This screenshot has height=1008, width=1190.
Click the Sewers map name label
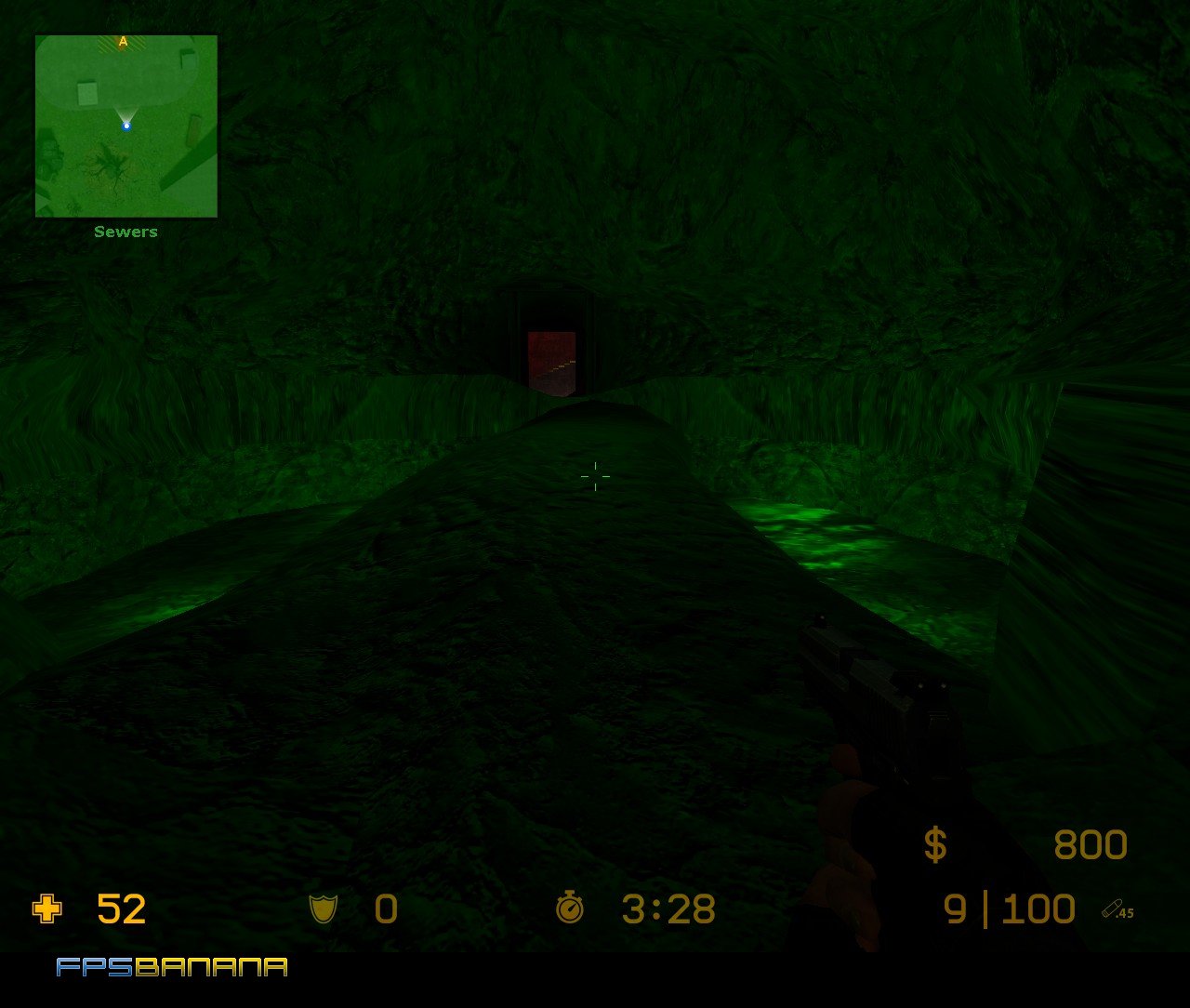click(x=126, y=231)
